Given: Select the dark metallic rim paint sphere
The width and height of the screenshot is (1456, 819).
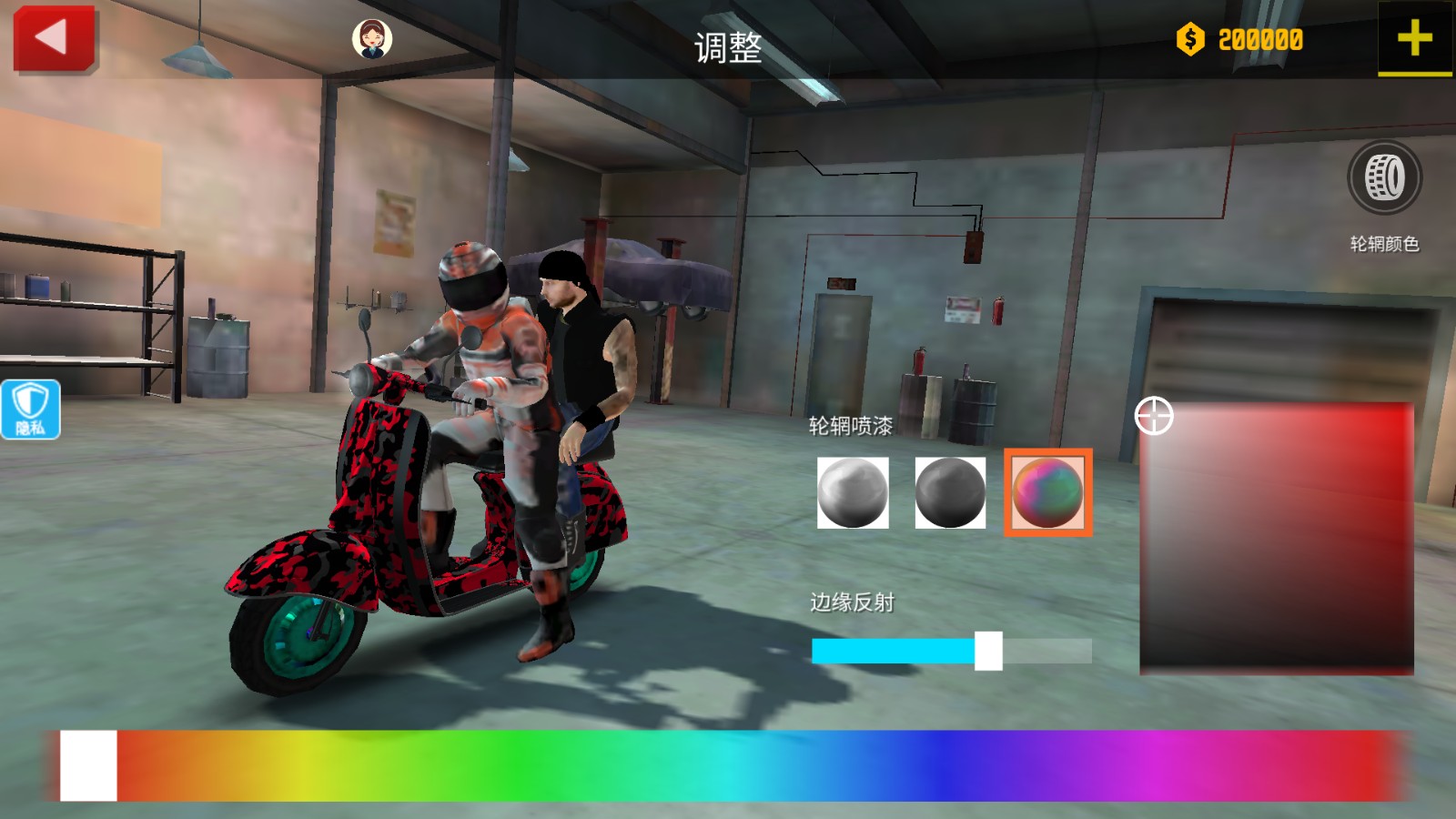Looking at the screenshot, I should (949, 493).
